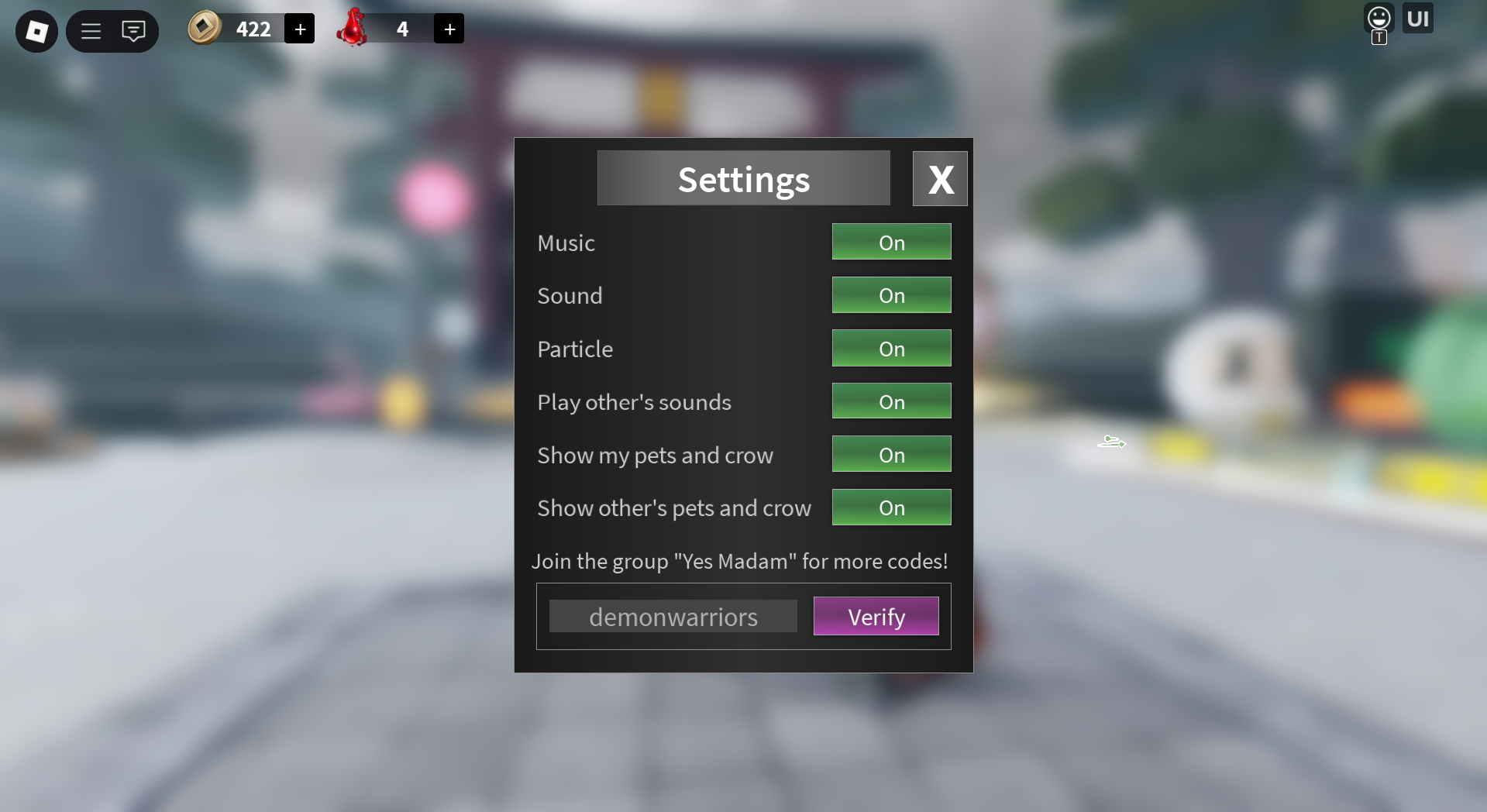Close the Settings window with the X
Image resolution: width=1487 pixels, height=812 pixels.
tap(940, 178)
